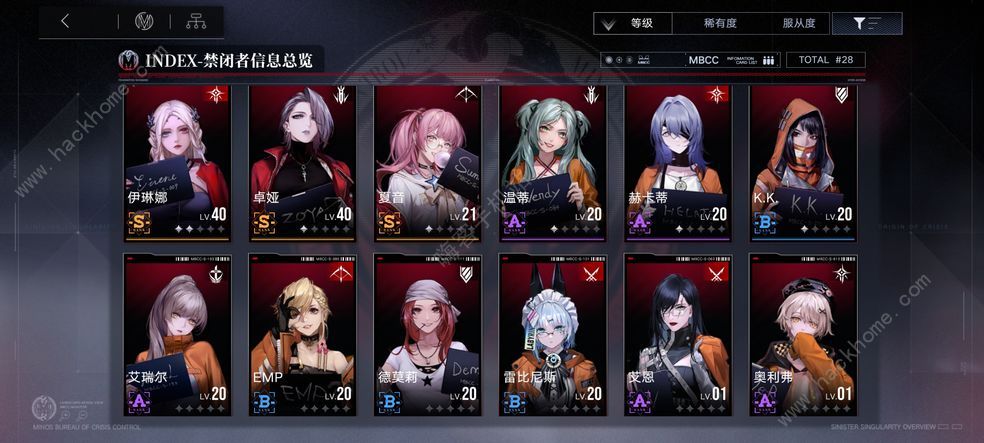Go back with the left arrow button
Image resolution: width=984 pixels, height=443 pixels.
pyautogui.click(x=65, y=21)
